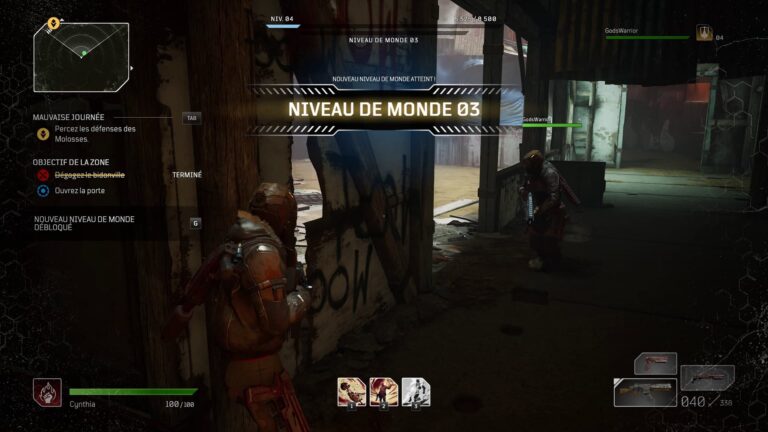Click teammate GodsWarrior's class icon

point(704,33)
